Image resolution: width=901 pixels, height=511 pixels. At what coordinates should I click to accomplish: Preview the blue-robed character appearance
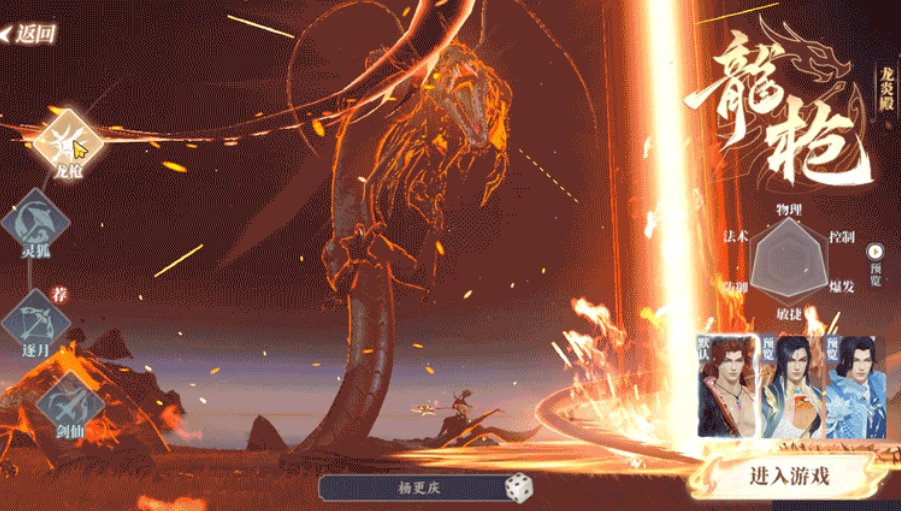pos(855,386)
